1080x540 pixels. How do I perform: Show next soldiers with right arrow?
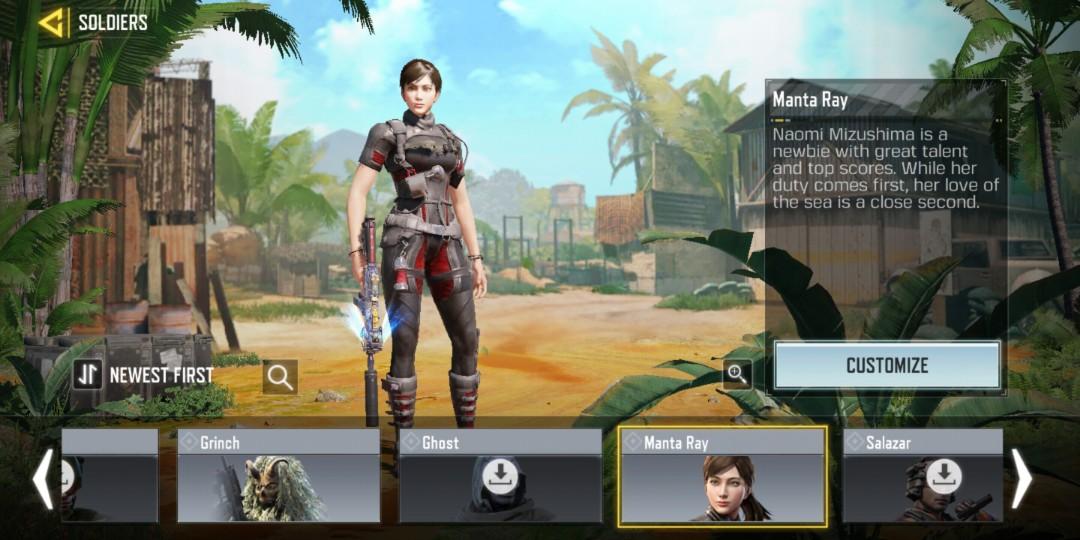click(1021, 479)
